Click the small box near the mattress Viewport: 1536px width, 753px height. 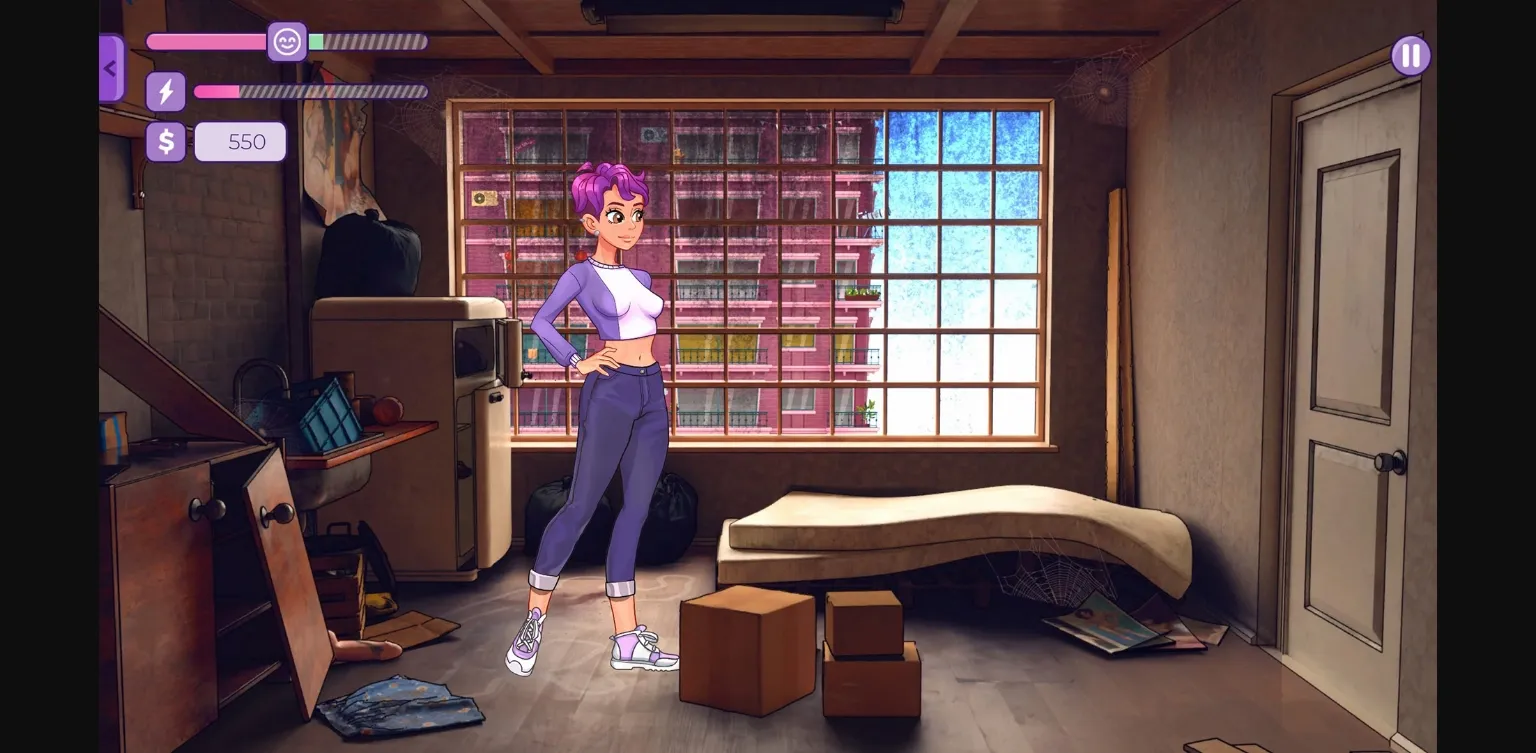[862, 620]
